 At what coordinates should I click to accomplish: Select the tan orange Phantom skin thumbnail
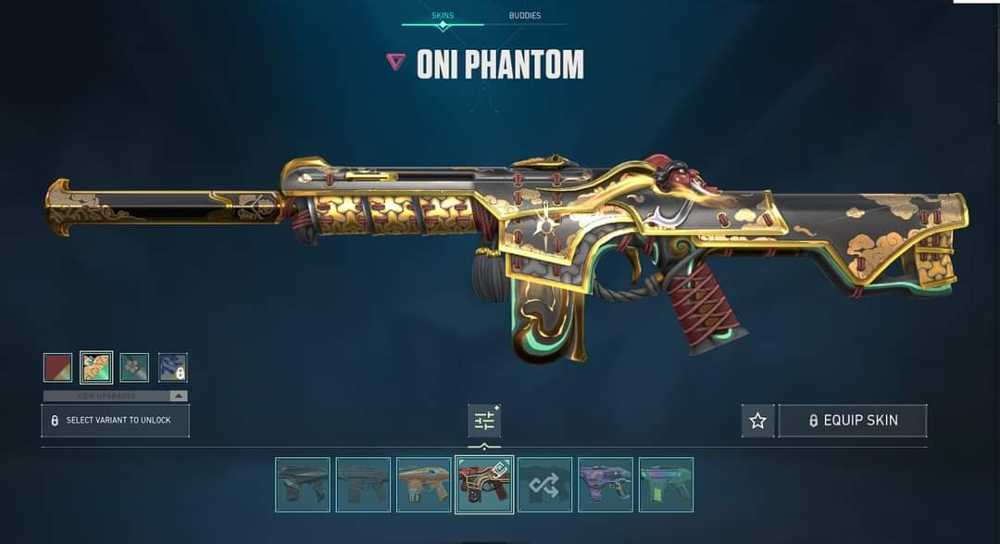424,484
